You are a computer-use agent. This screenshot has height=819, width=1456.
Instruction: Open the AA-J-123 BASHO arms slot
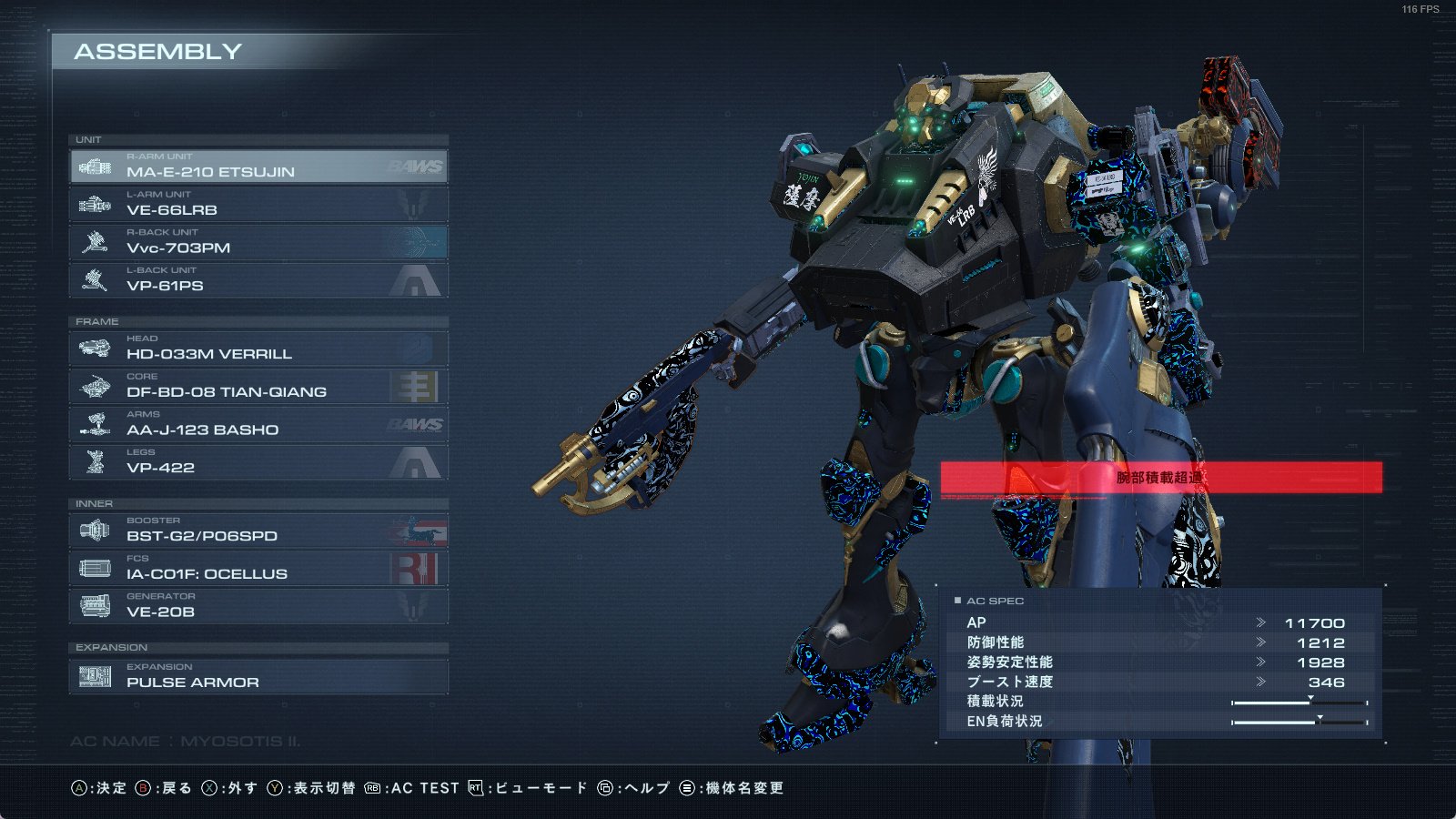point(258,424)
